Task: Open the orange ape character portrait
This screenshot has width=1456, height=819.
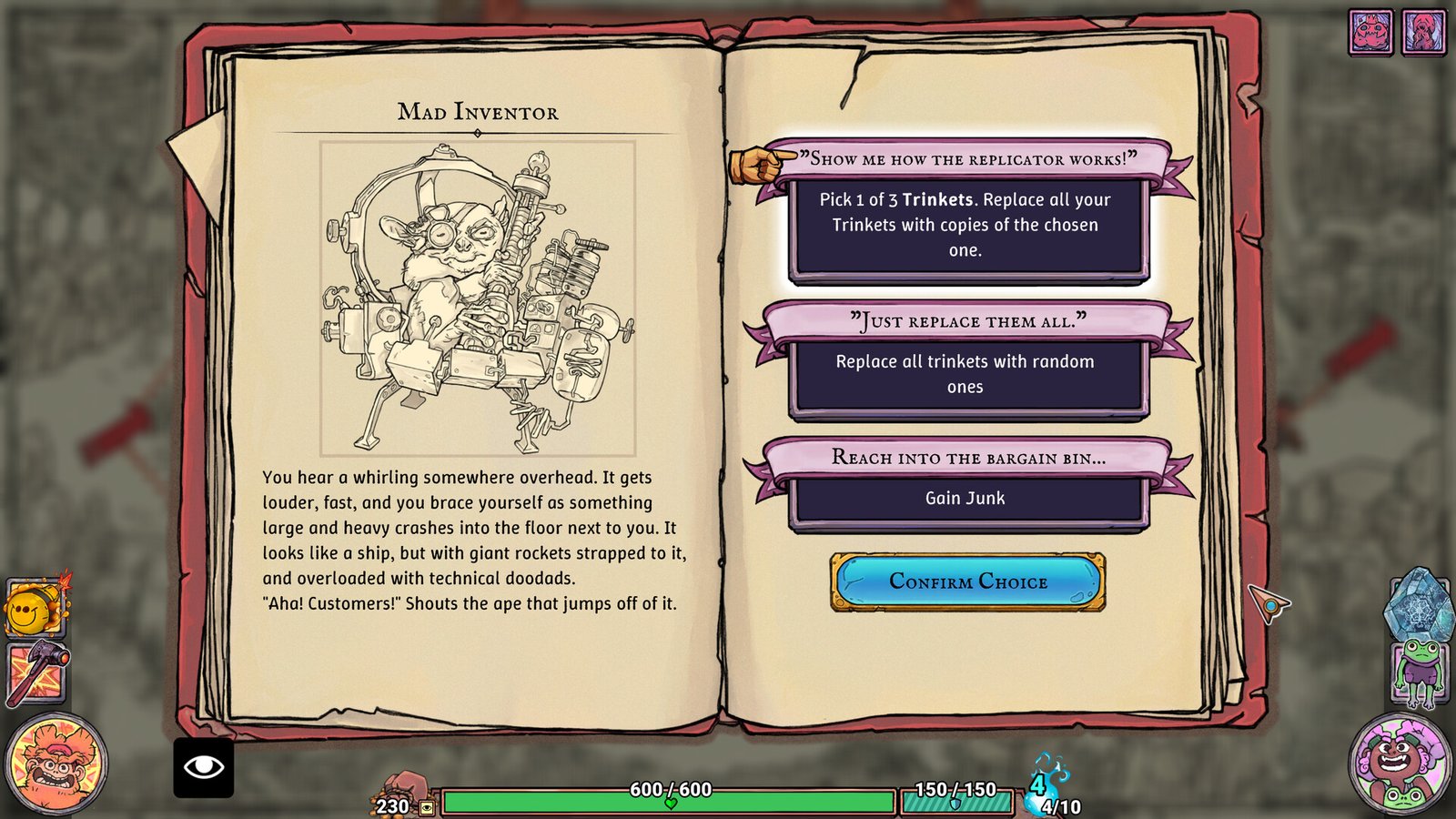Action: pyautogui.click(x=56, y=764)
